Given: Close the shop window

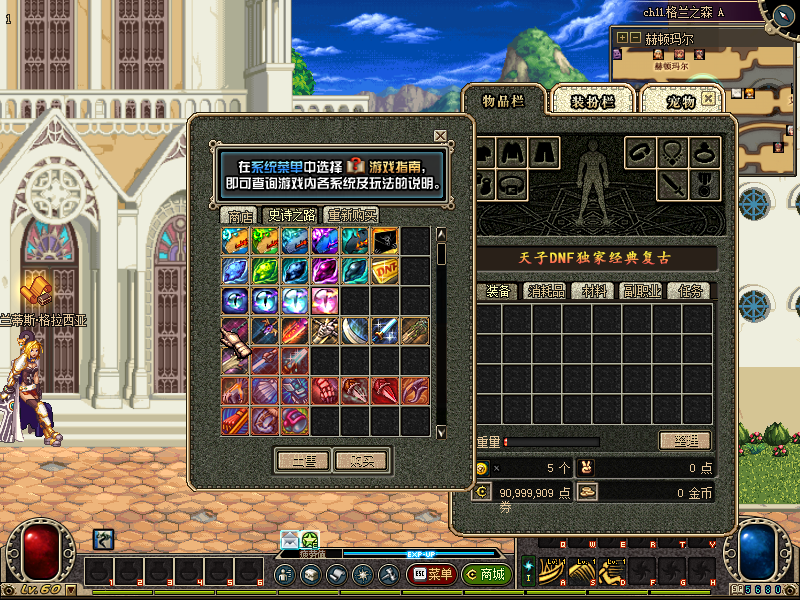Looking at the screenshot, I should click(440, 136).
